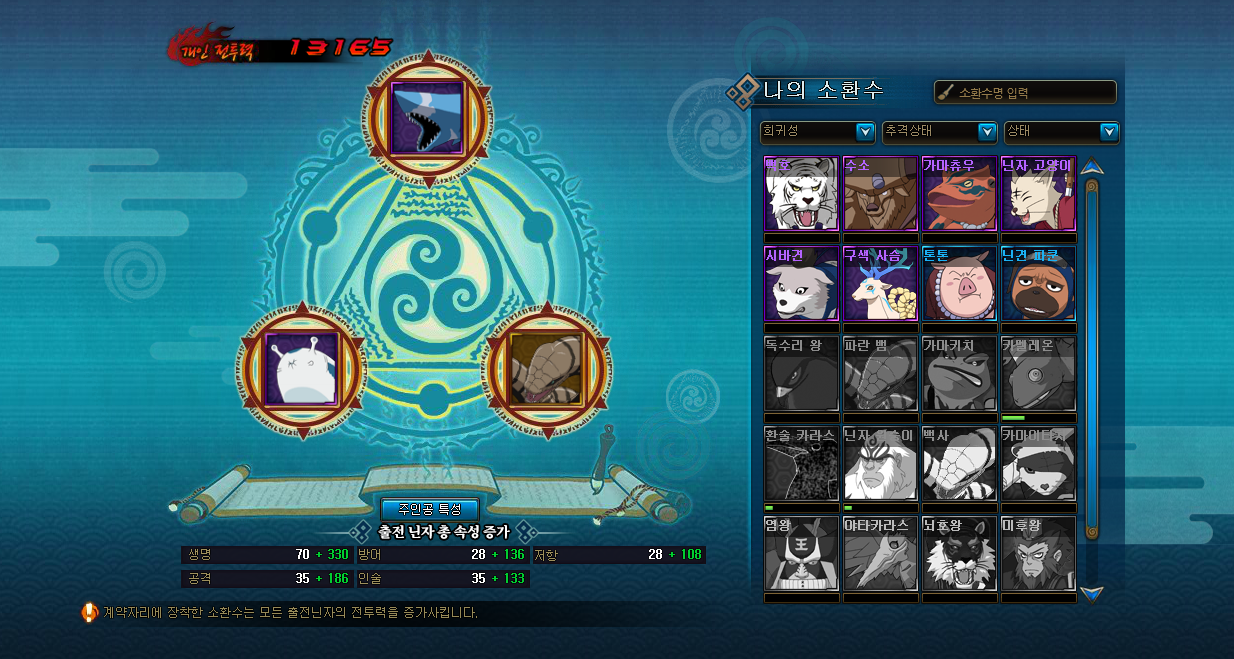
Task: Click the shark summon in the top contract slot
Action: (x=427, y=117)
